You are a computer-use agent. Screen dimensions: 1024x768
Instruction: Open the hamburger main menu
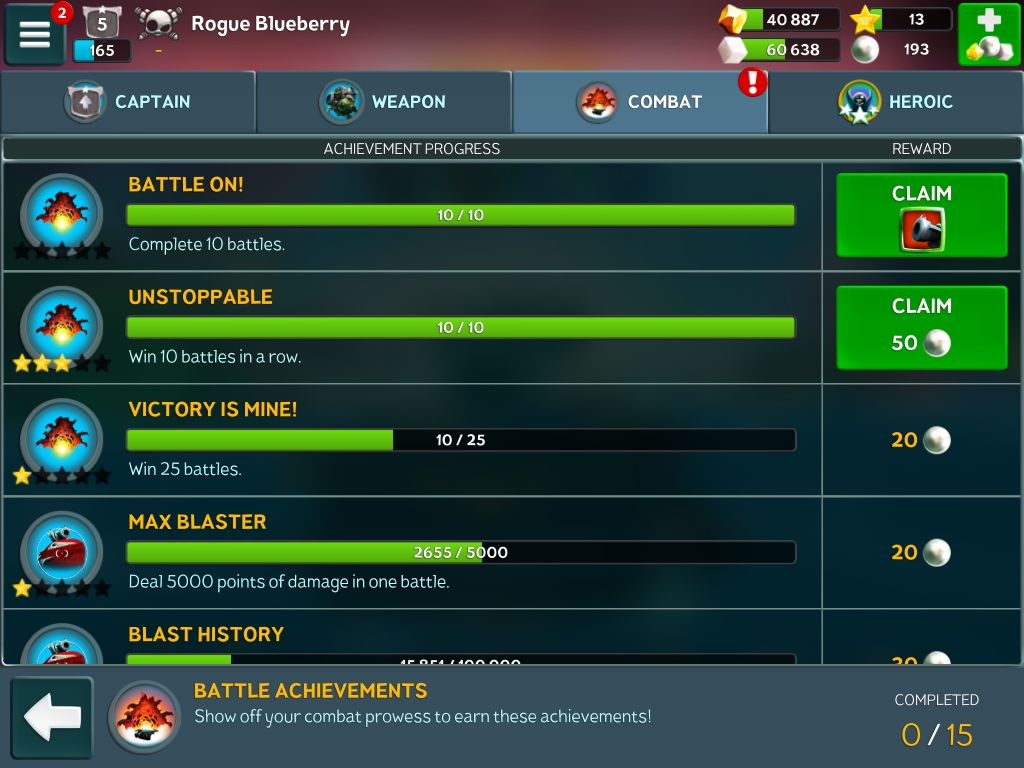[x=35, y=34]
